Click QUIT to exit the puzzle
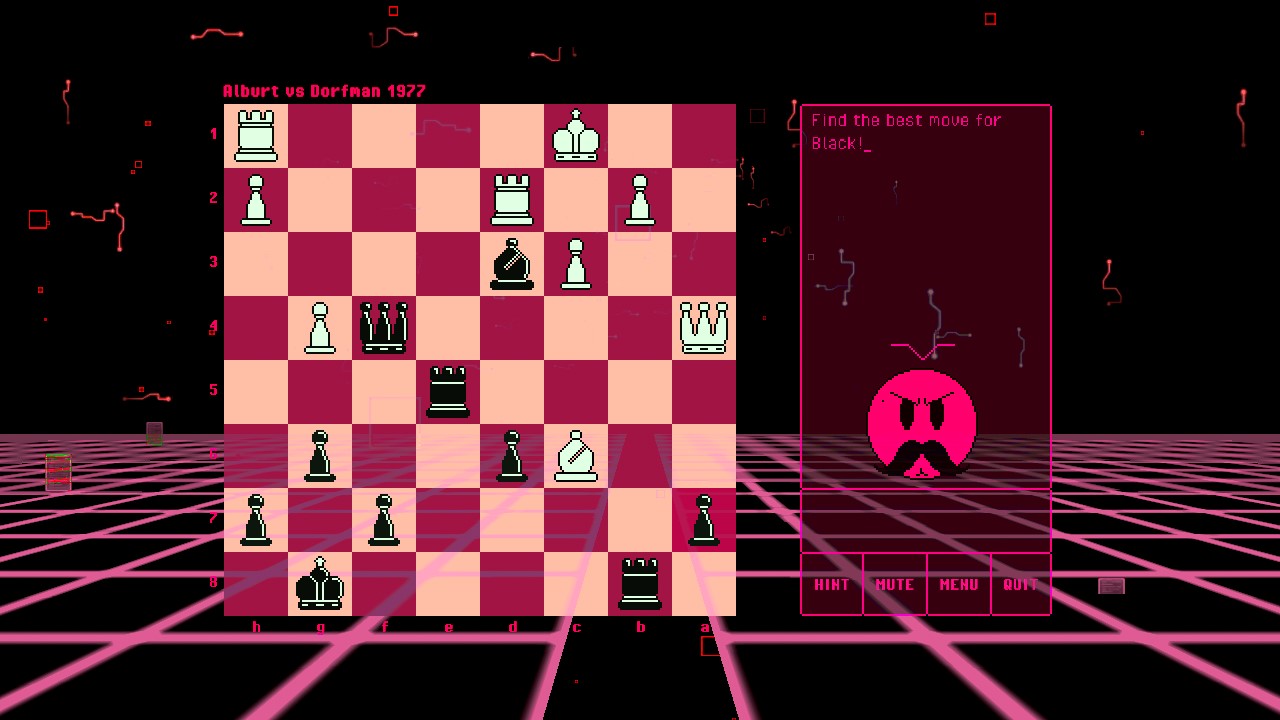This screenshot has height=720, width=1280. click(x=1020, y=584)
